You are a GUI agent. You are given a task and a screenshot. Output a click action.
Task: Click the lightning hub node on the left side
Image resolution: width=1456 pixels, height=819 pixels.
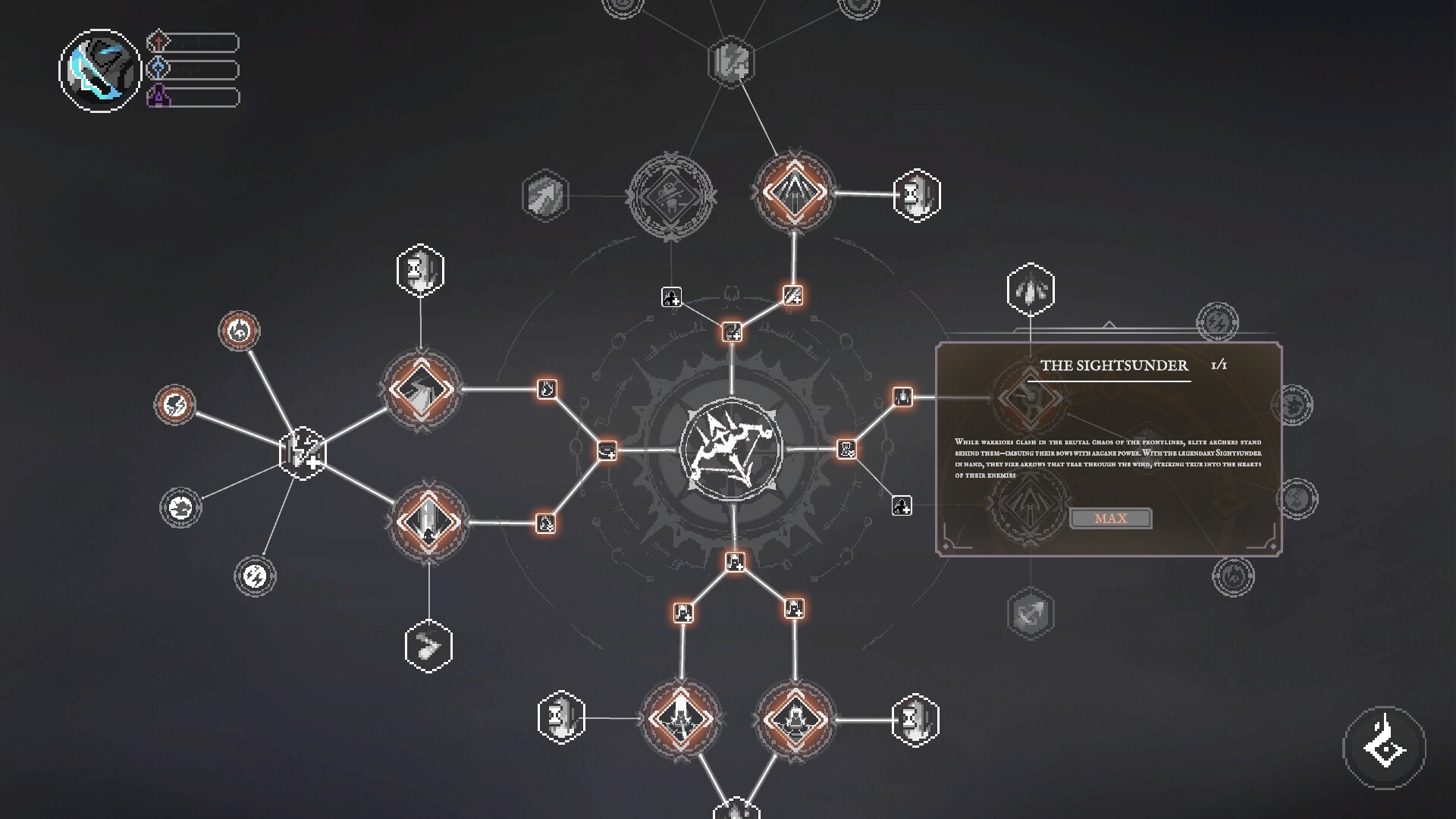[302, 453]
